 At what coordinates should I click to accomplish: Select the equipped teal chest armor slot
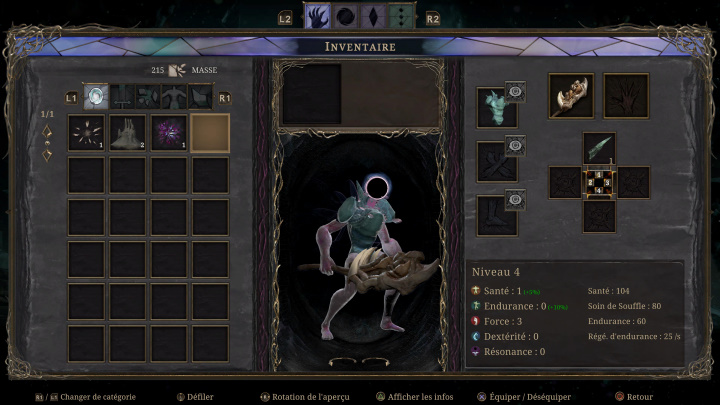tap(494, 108)
